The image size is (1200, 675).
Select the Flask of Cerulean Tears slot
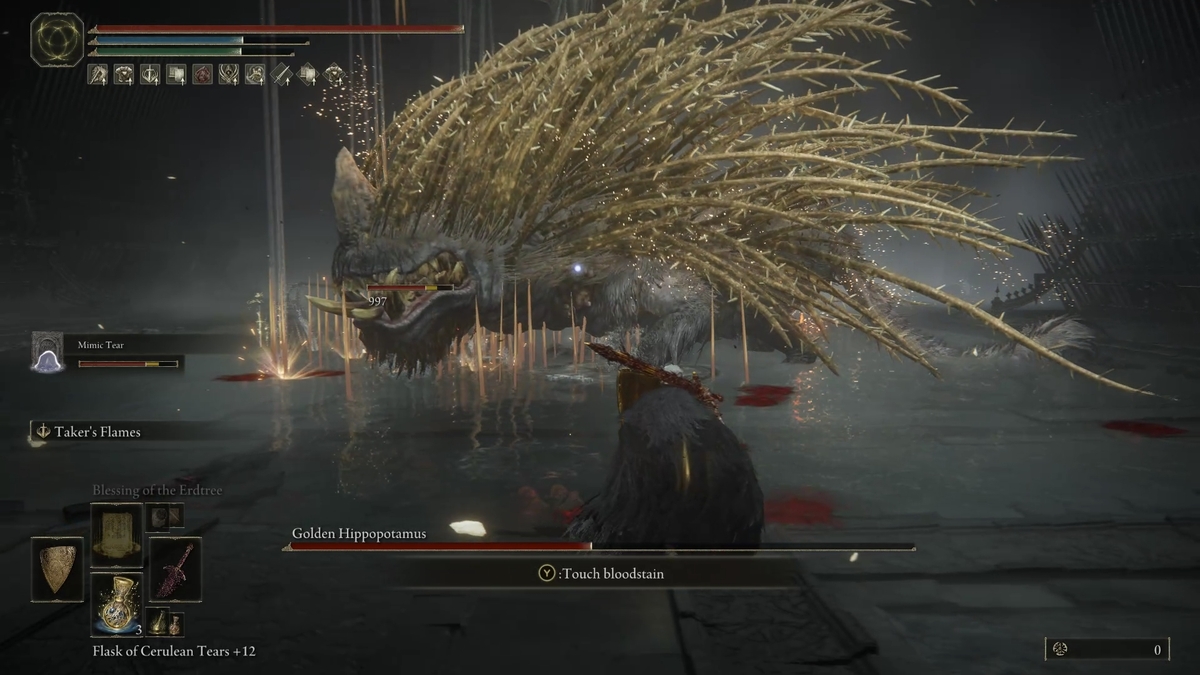click(x=117, y=606)
